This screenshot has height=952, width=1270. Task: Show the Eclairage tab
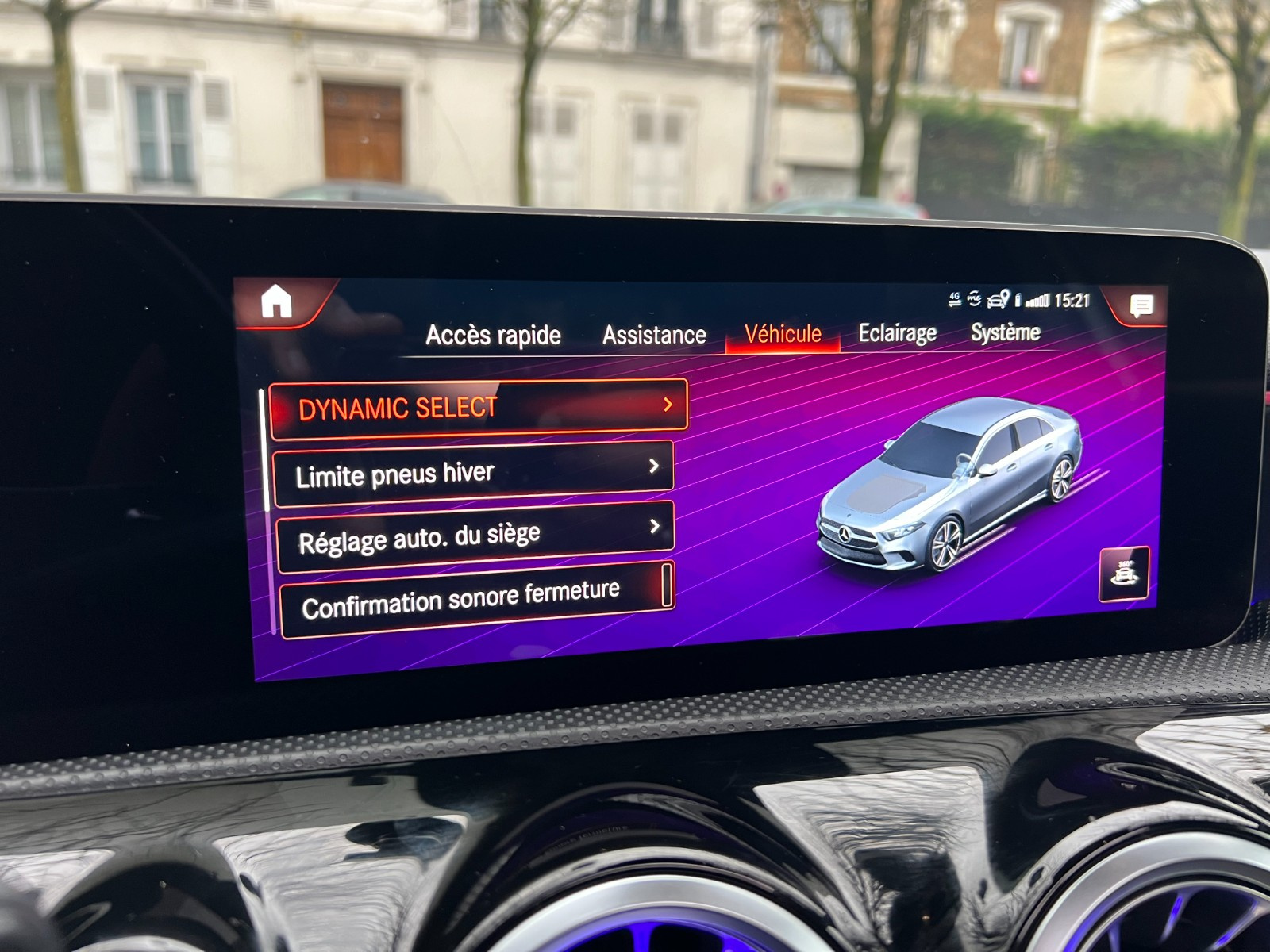tap(897, 333)
